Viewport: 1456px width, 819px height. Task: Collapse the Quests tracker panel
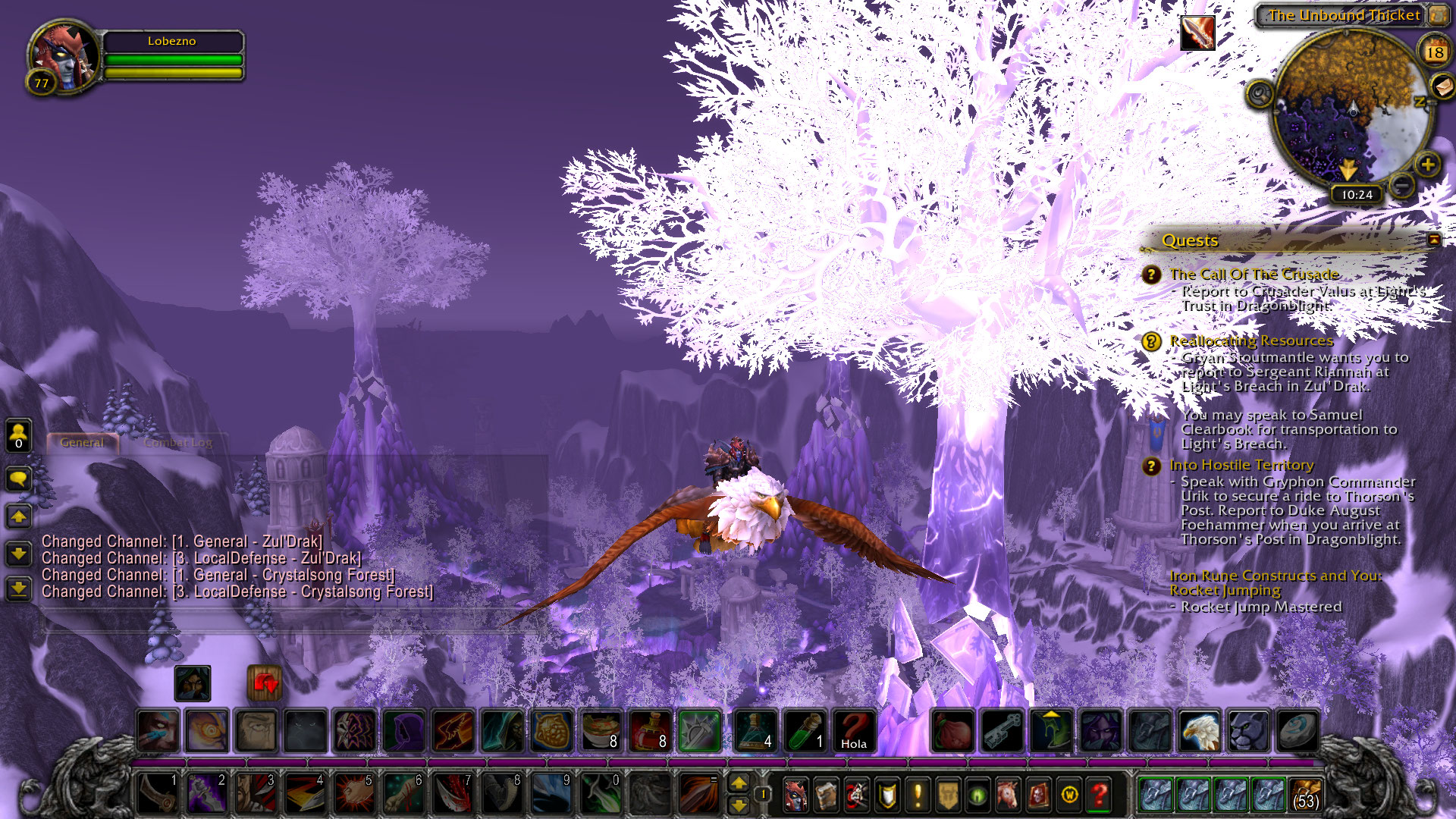tap(1433, 240)
